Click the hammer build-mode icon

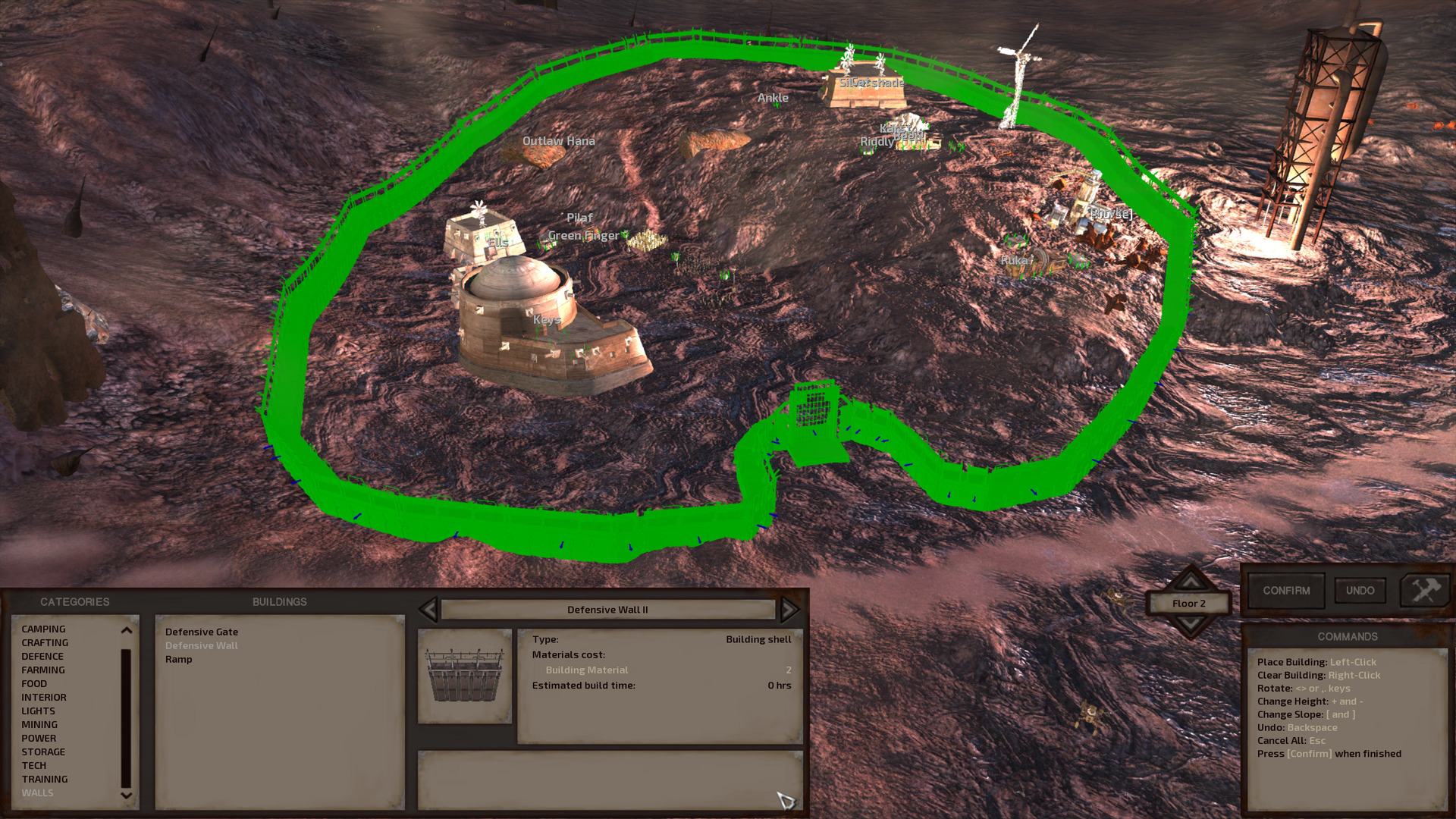(1424, 591)
